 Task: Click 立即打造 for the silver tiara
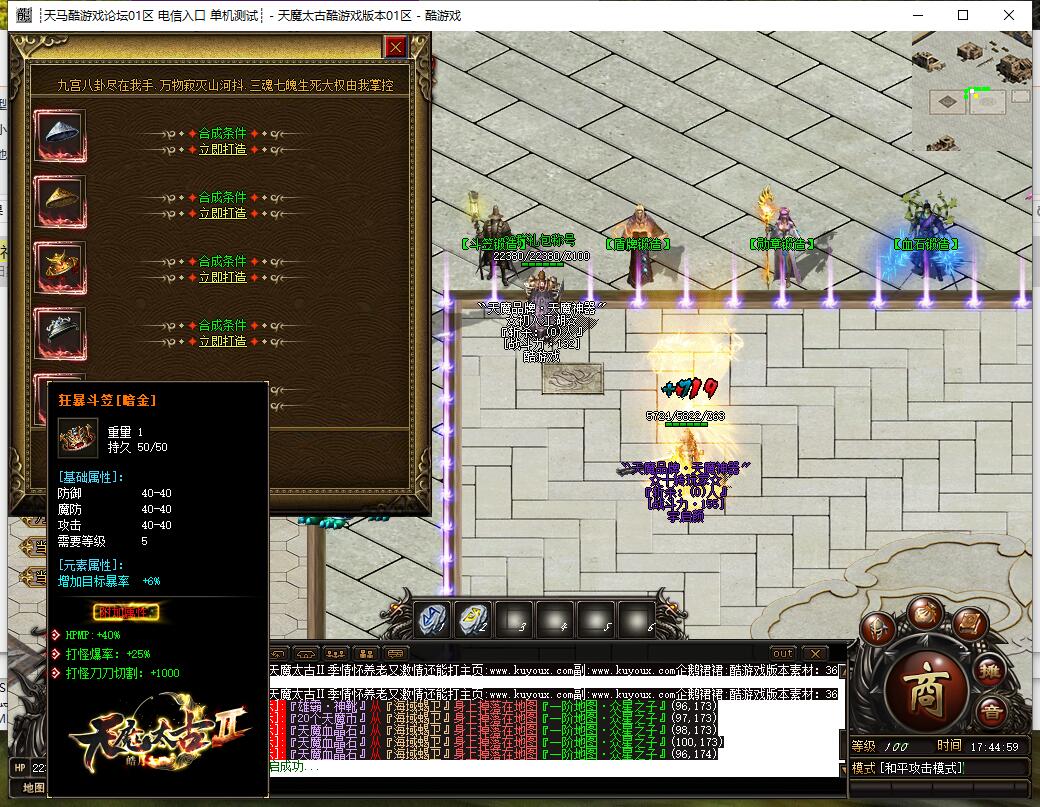(x=222, y=341)
